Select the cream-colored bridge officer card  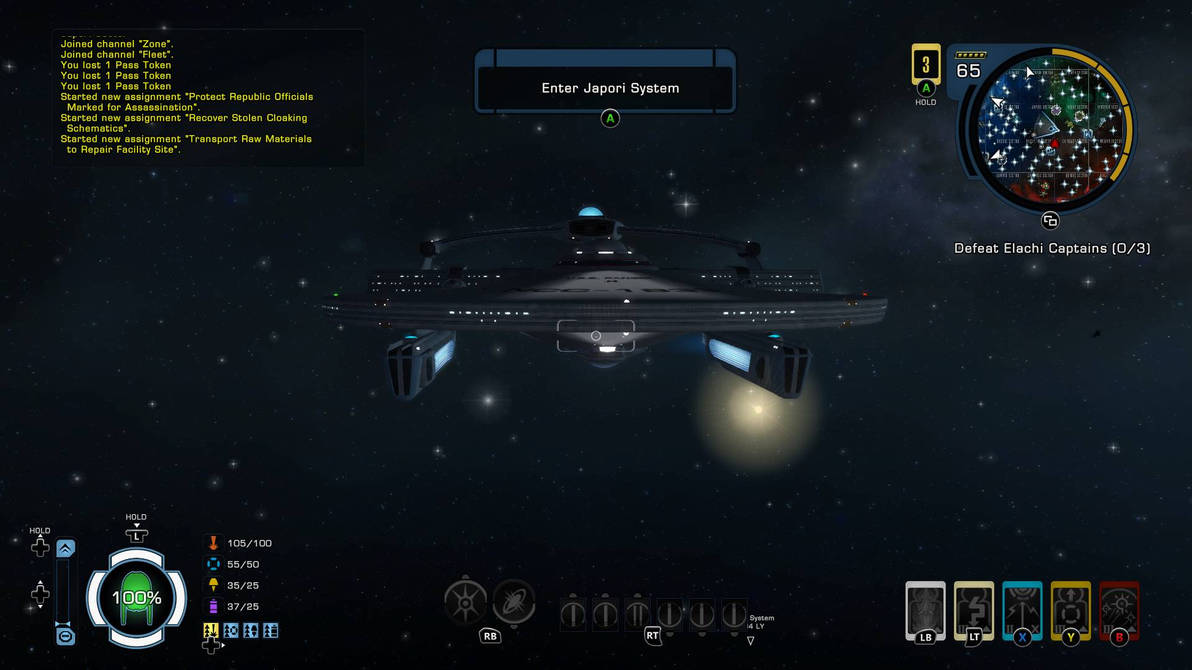(x=974, y=609)
